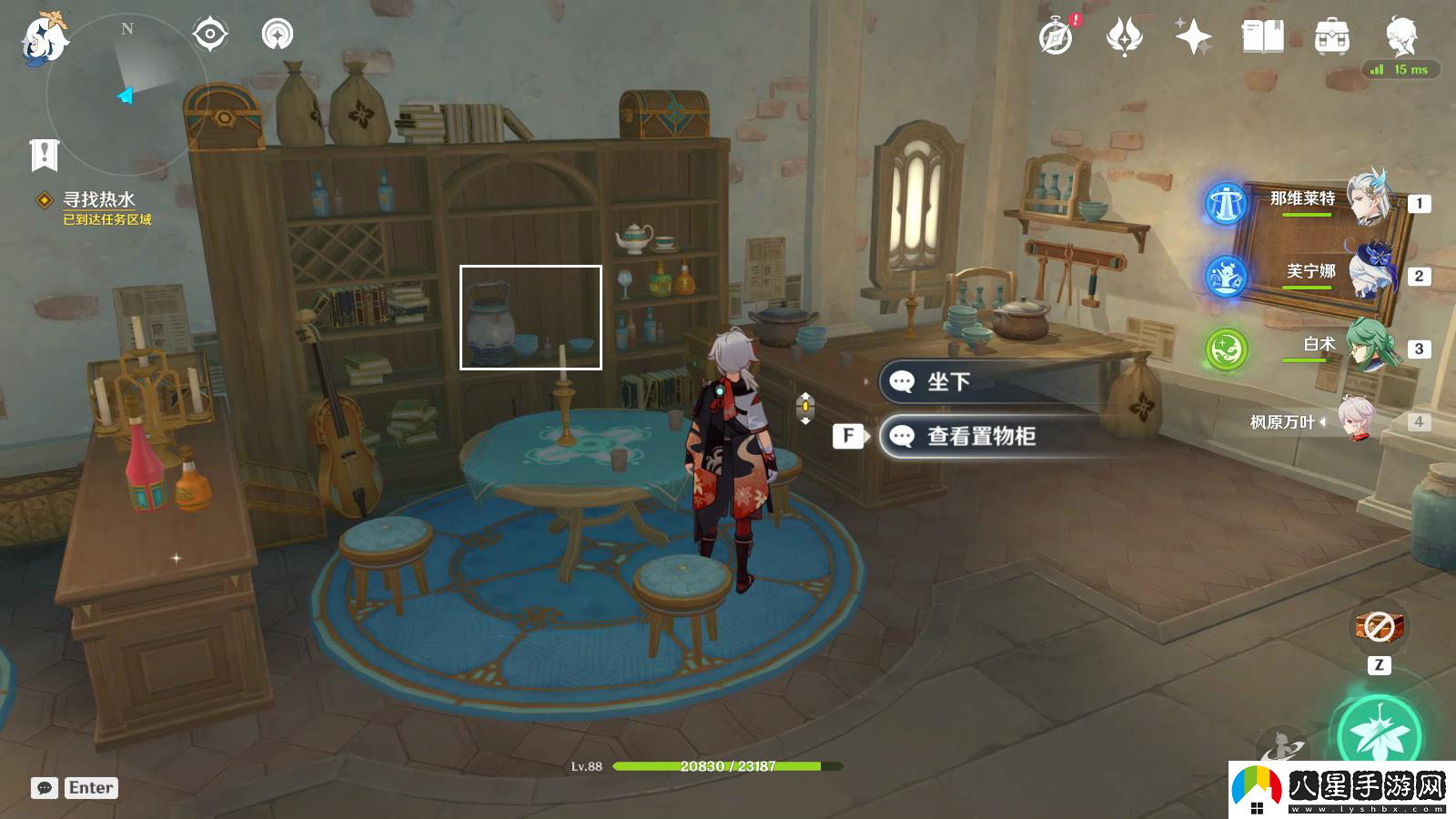Open the Paimon menu icon

point(44,40)
